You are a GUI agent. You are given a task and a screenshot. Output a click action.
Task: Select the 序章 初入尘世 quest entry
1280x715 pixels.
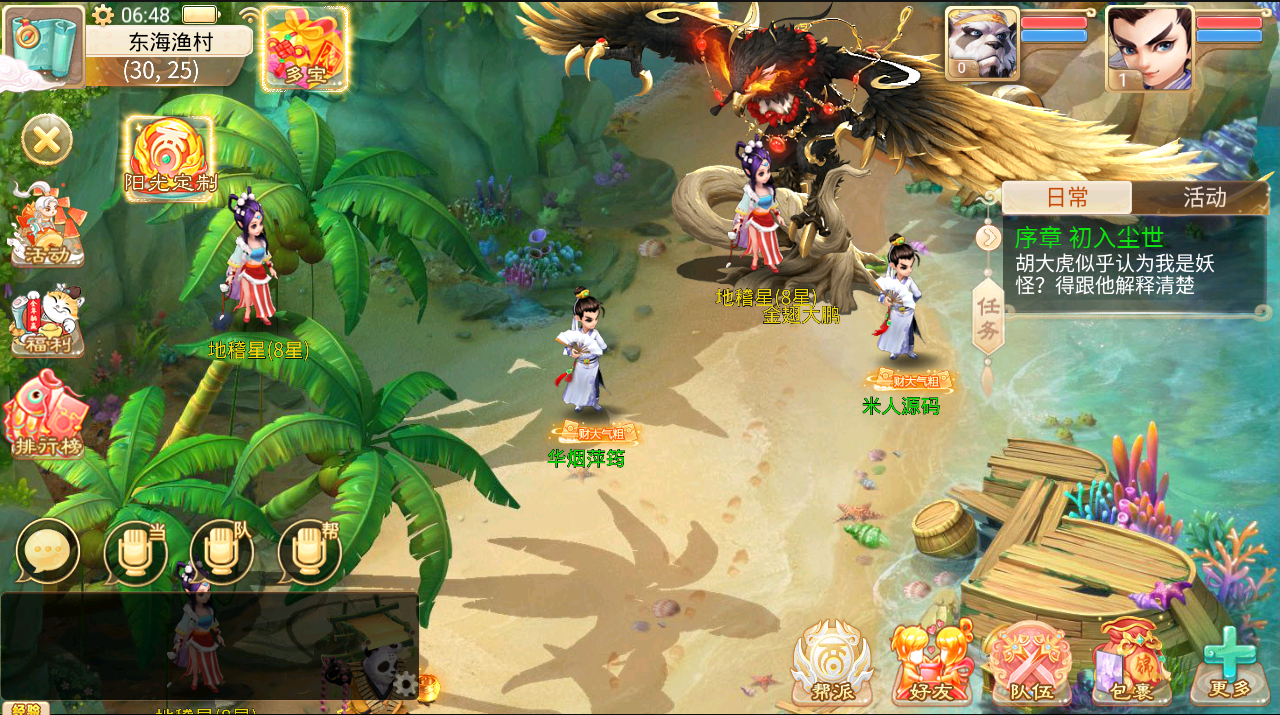click(1133, 261)
